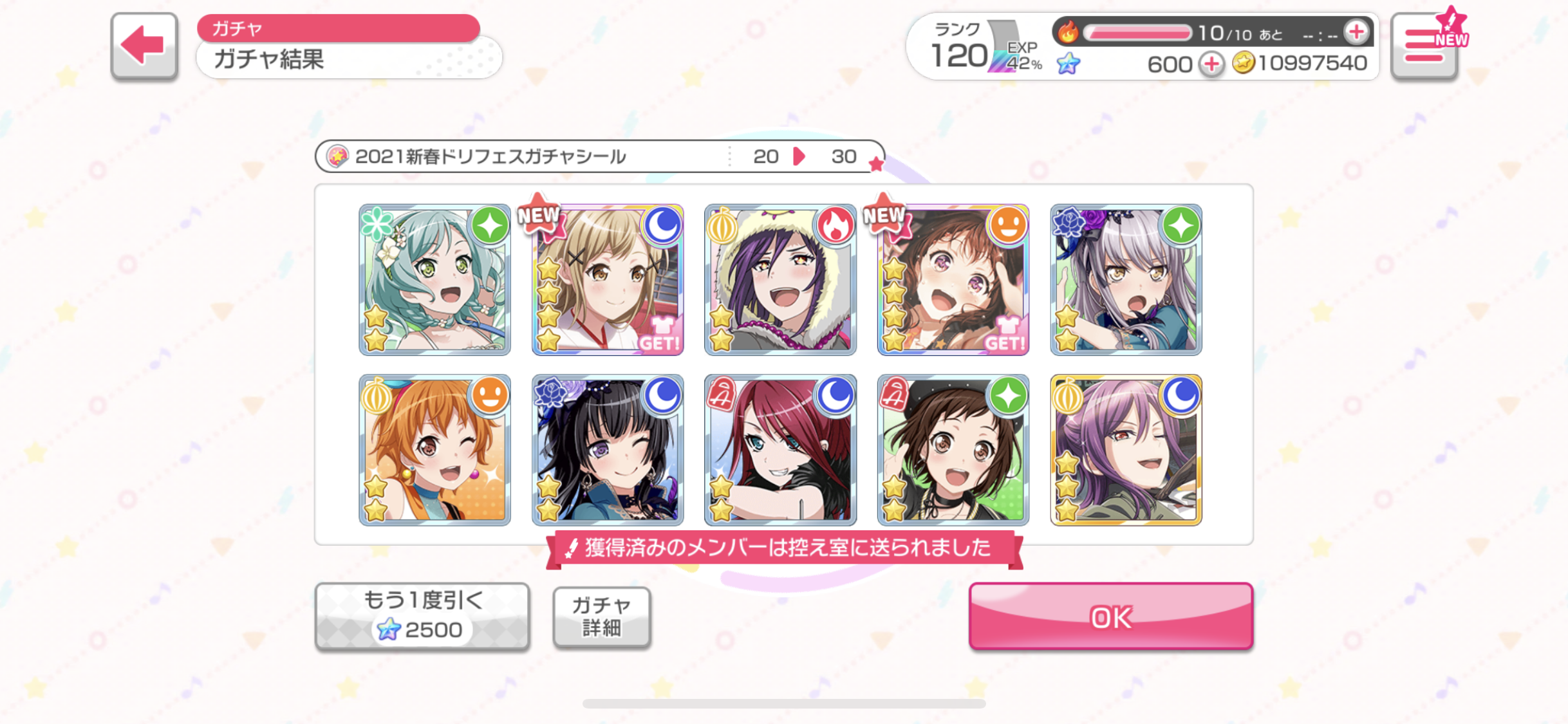Screen dimensions: 1568x724
Task: Inspect the purple-haired girl in white hood card
Action: 780,280
